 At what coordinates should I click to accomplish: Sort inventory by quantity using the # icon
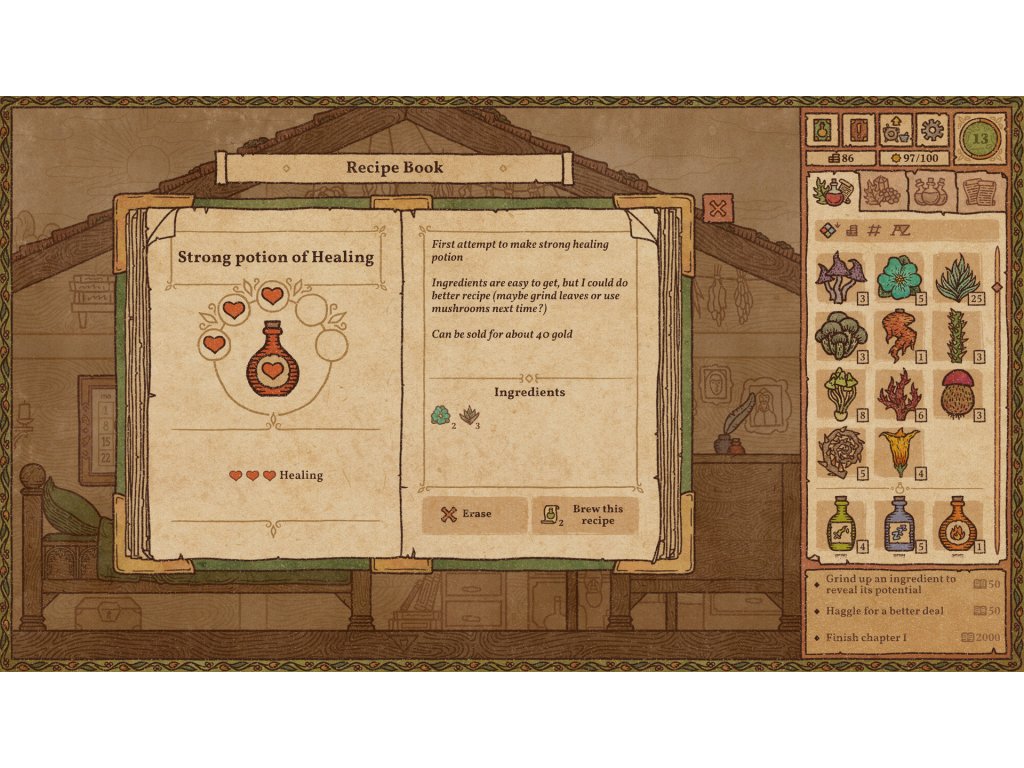(x=873, y=231)
